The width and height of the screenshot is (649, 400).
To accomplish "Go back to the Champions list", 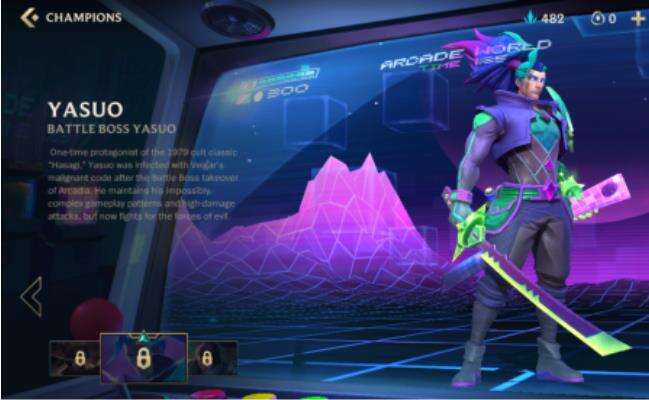I will [x=30, y=17].
